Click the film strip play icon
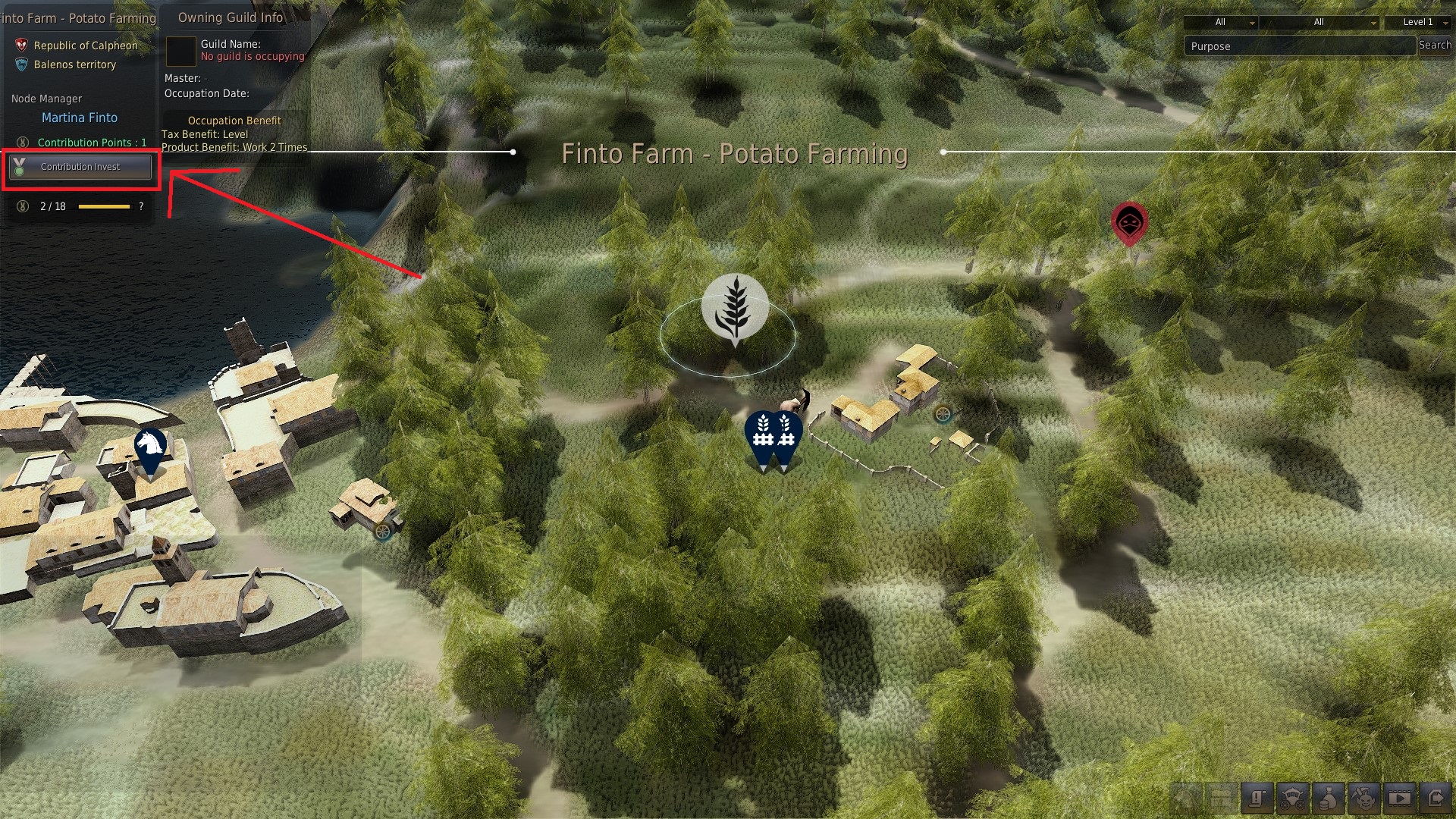 click(x=1399, y=798)
